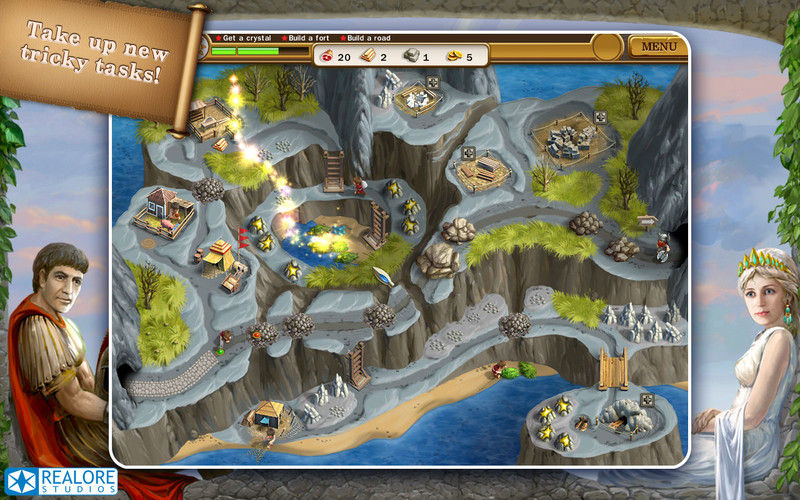Viewport: 800px width, 500px height.
Task: Click the build marker above the lumber plot
Action: pyautogui.click(x=468, y=153)
